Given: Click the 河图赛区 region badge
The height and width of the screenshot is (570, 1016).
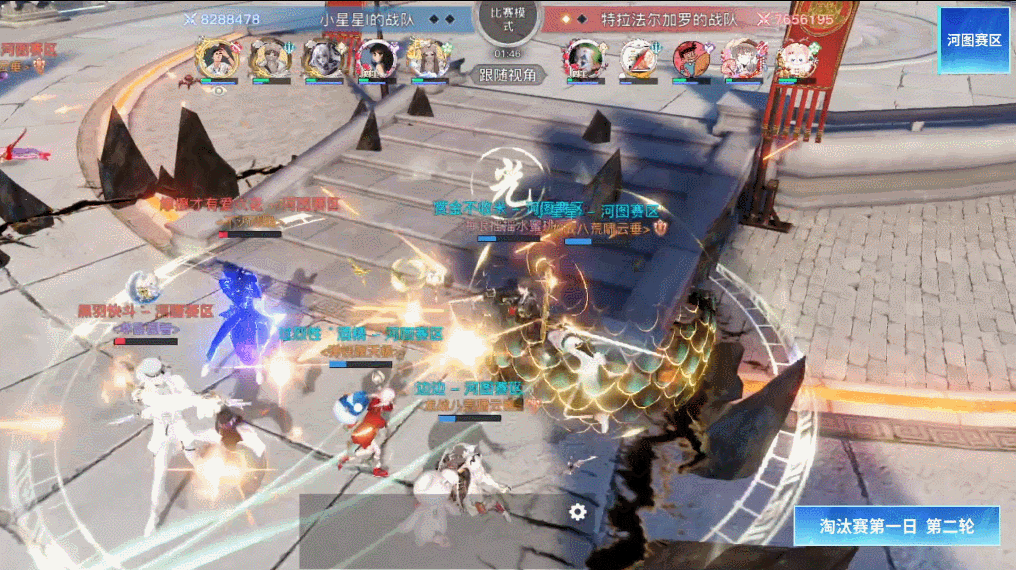Looking at the screenshot, I should 975,39.
